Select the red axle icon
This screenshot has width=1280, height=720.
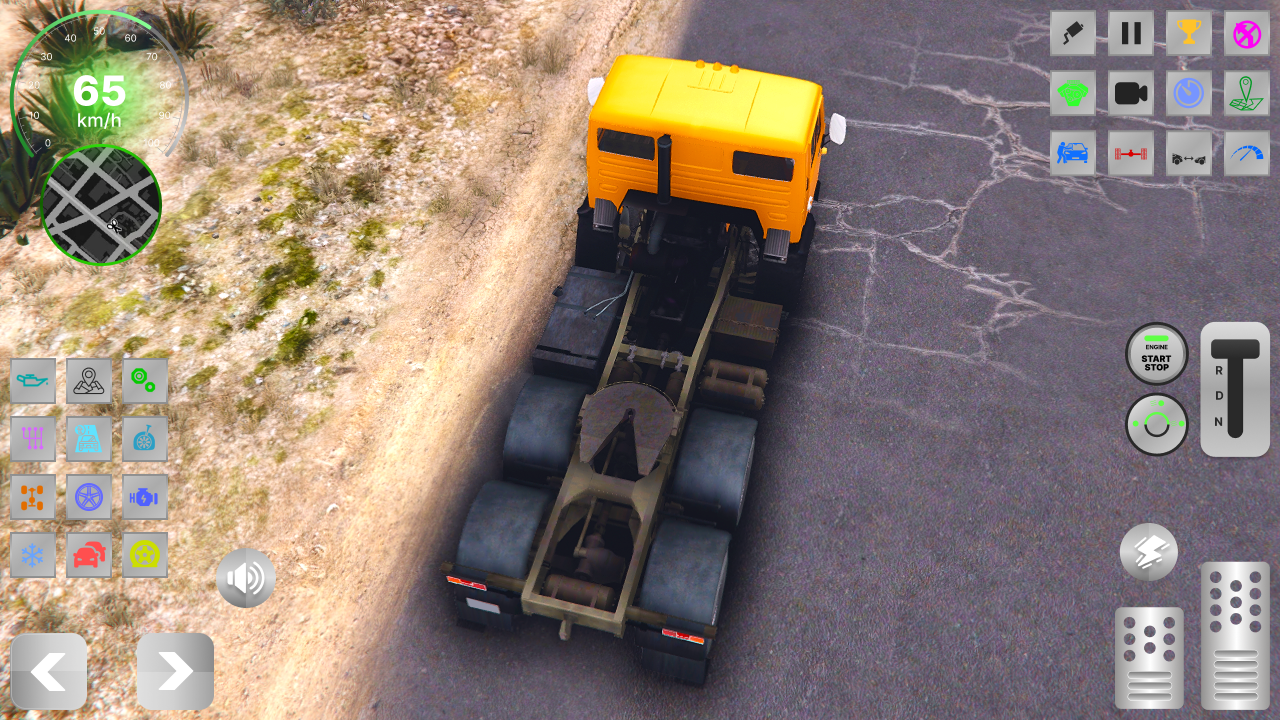1131,153
